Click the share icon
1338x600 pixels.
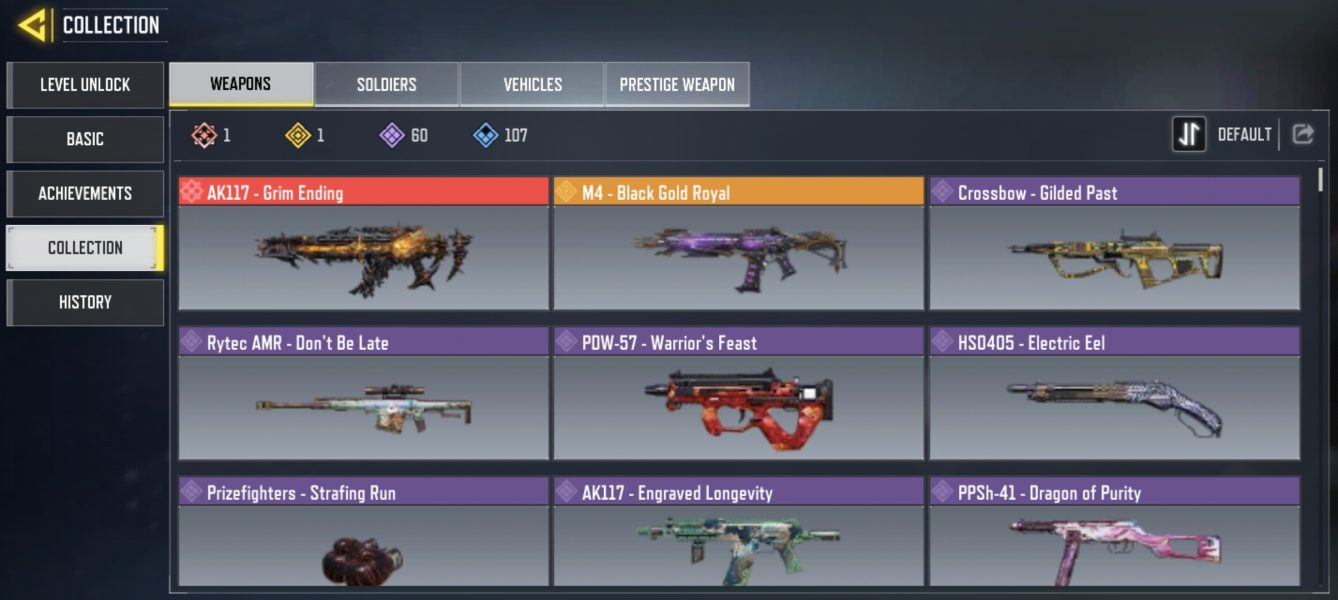[x=1302, y=134]
